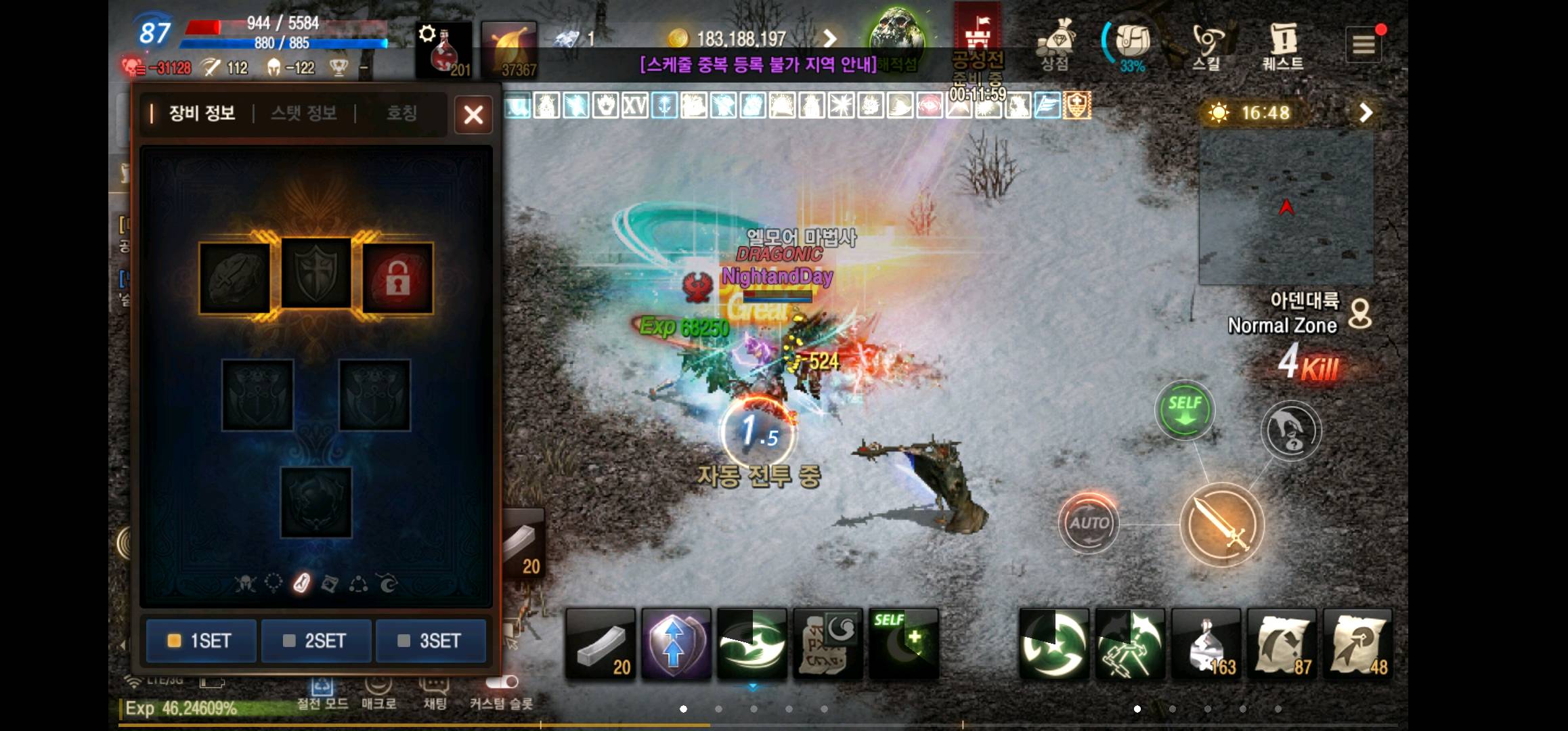Open the locked red equipment slot
This screenshot has height=731, width=1568.
397,278
